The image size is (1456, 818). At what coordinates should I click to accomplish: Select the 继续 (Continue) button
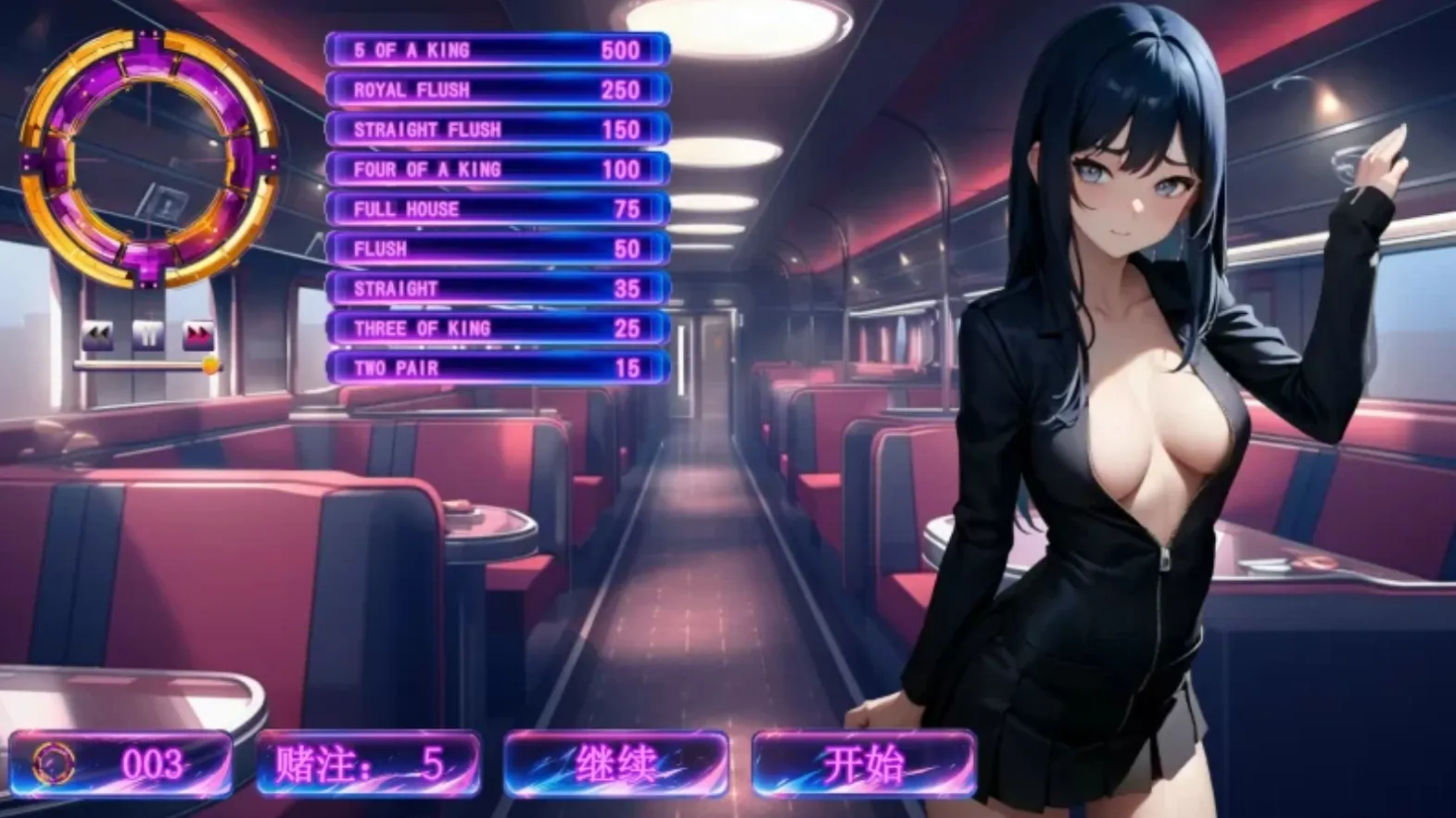click(x=615, y=764)
